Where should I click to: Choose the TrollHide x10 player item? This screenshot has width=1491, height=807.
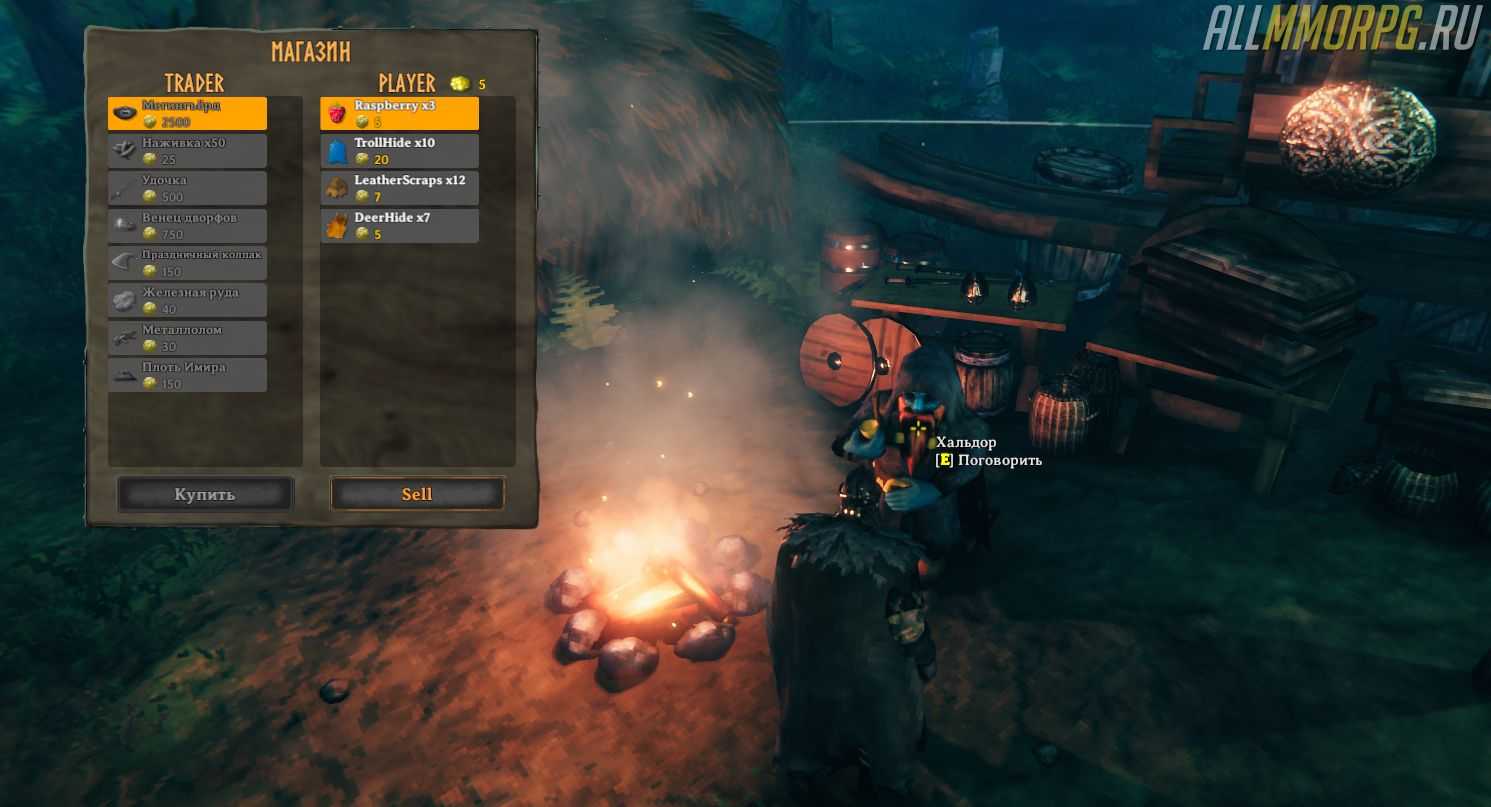point(399,151)
